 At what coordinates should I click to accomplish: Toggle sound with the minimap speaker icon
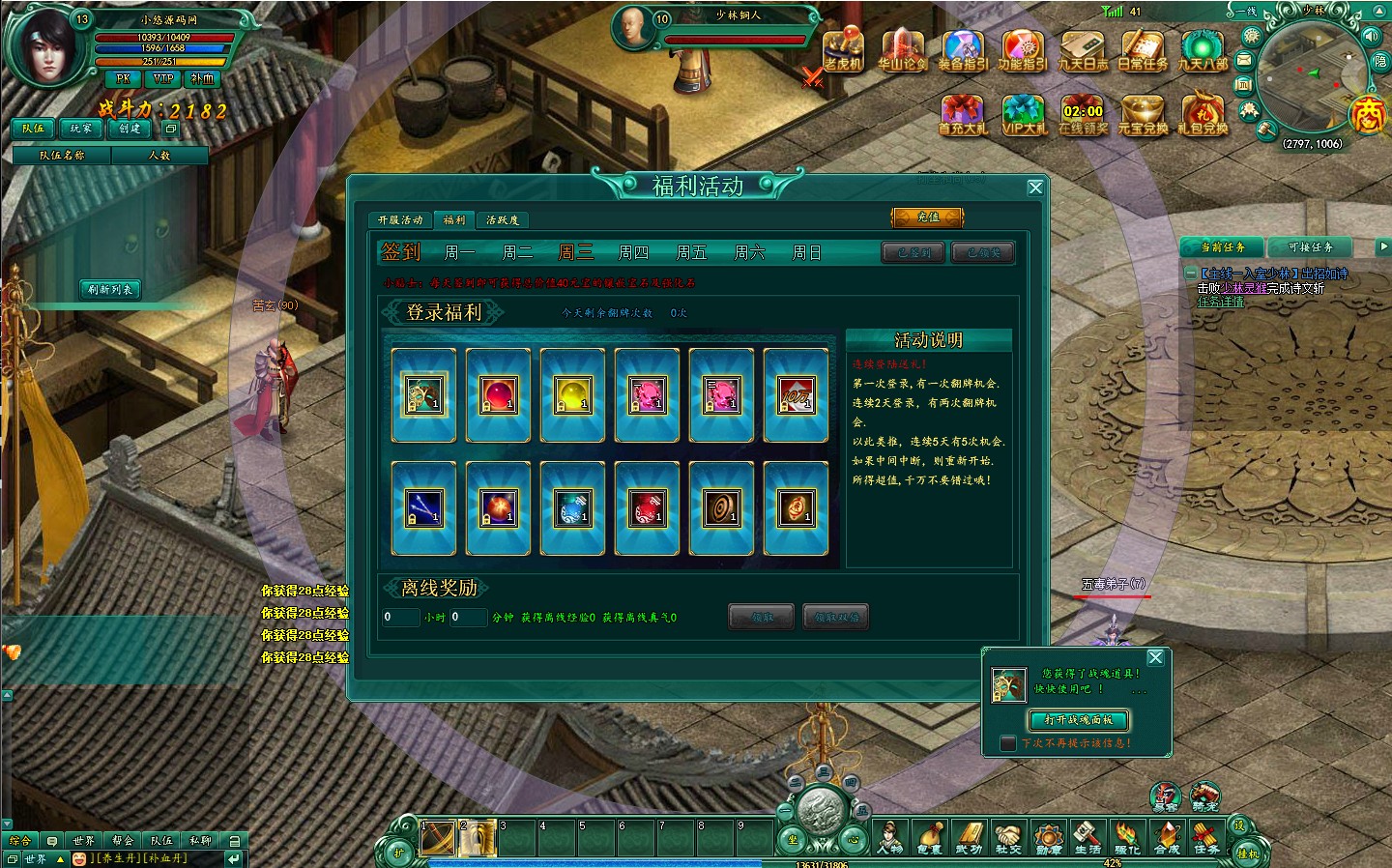[1371, 36]
